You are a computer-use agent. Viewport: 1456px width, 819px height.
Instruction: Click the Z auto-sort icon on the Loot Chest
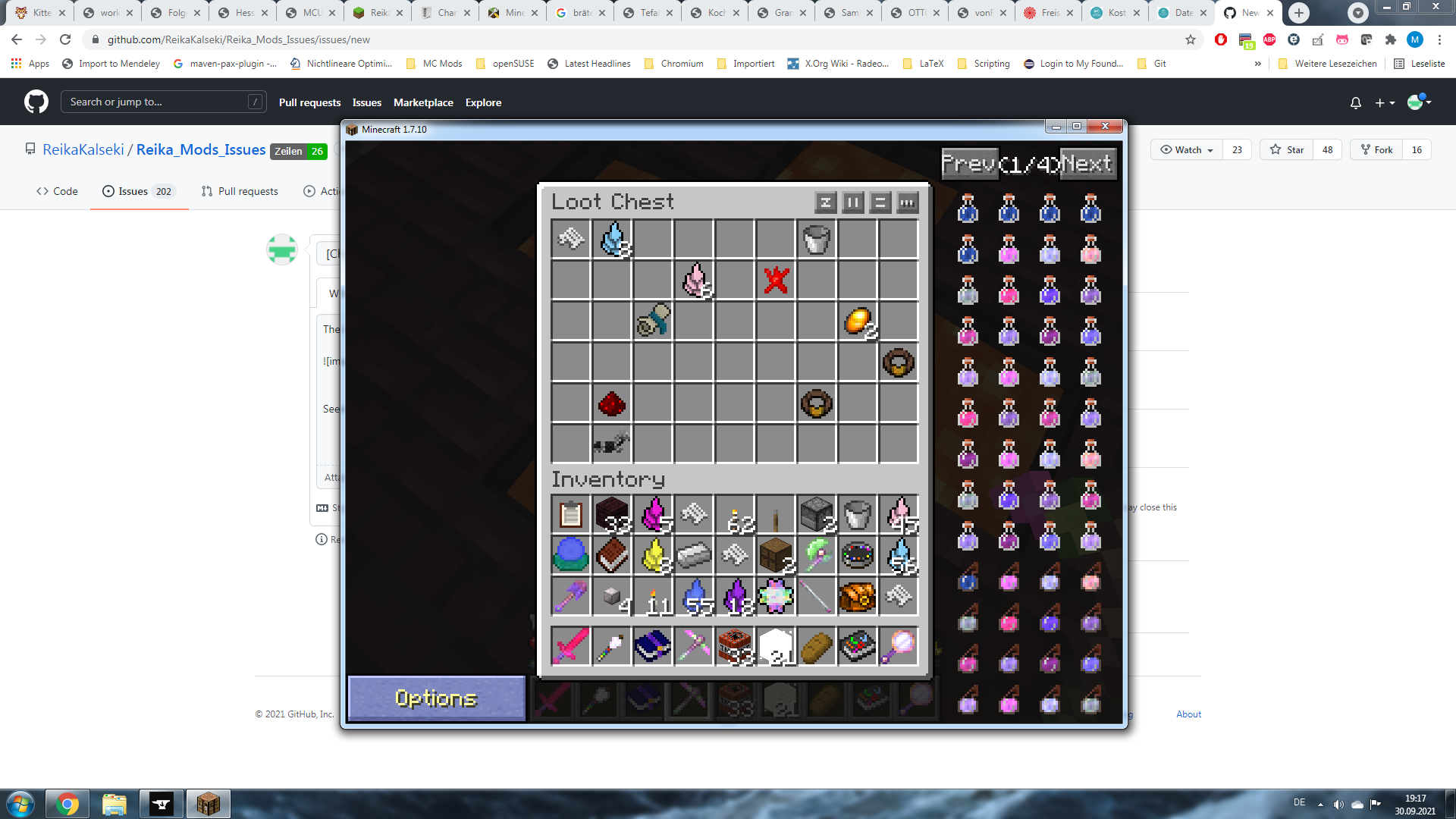tap(826, 202)
